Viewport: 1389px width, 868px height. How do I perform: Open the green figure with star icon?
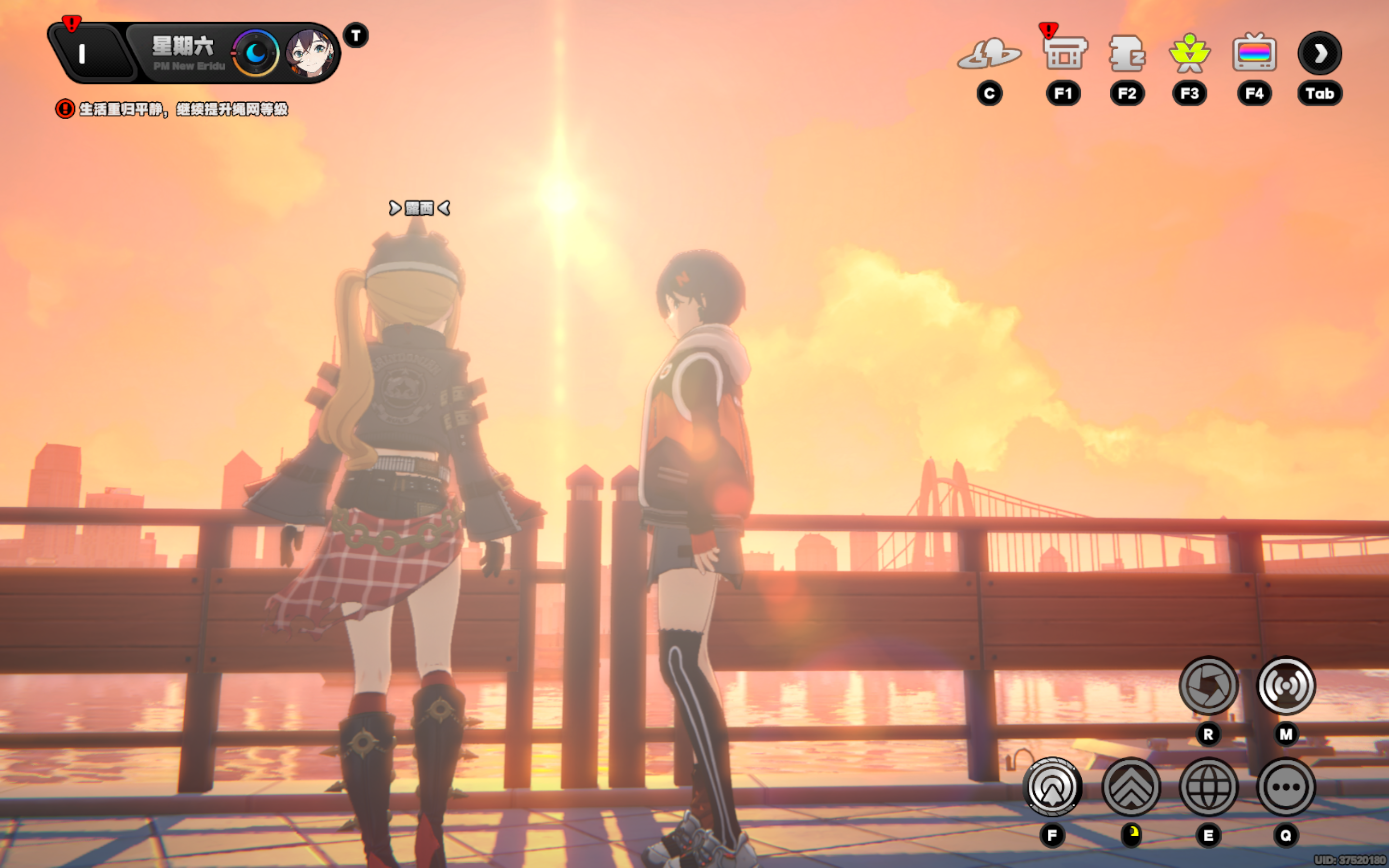pos(1189,54)
